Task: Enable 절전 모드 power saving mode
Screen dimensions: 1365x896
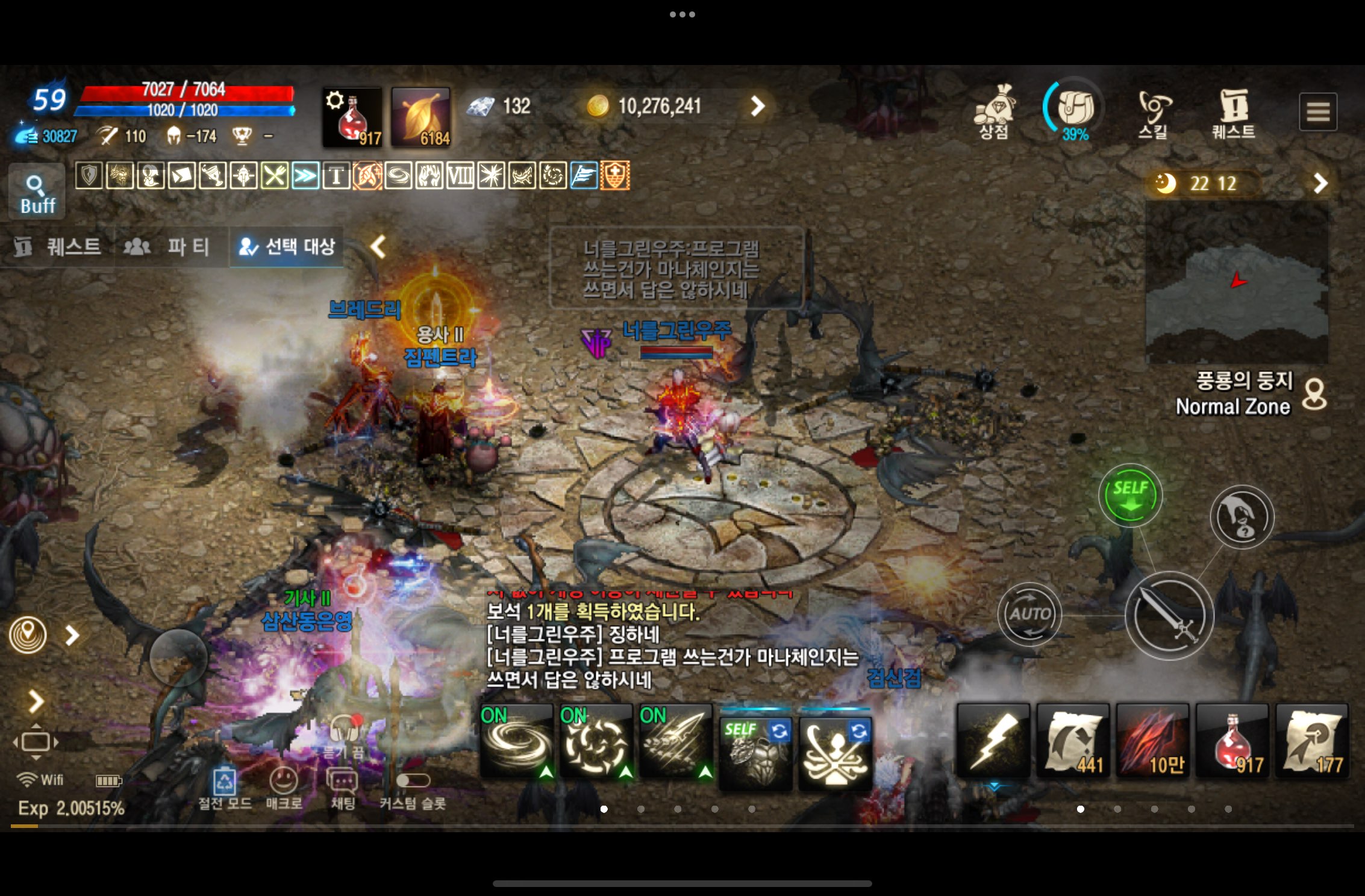Action: tap(225, 788)
